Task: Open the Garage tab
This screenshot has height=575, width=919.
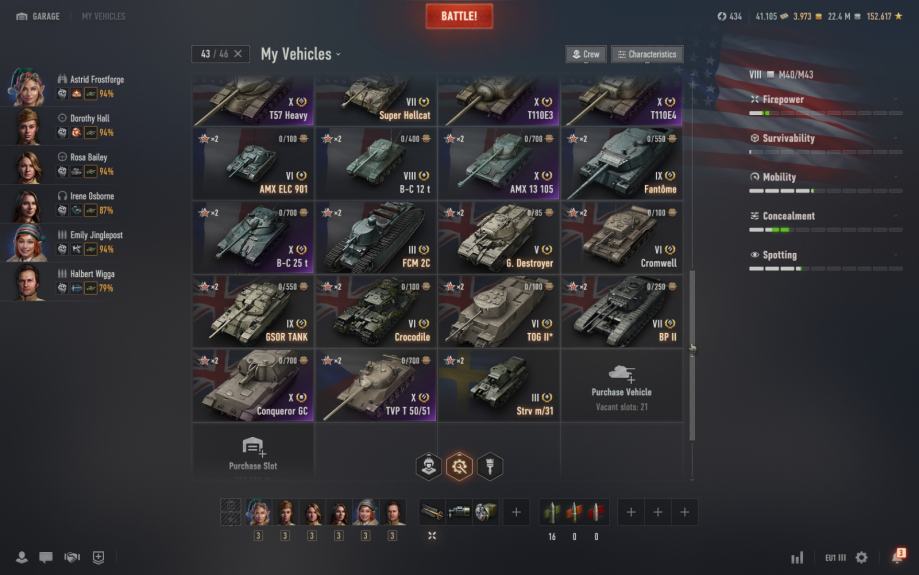Action: point(38,17)
